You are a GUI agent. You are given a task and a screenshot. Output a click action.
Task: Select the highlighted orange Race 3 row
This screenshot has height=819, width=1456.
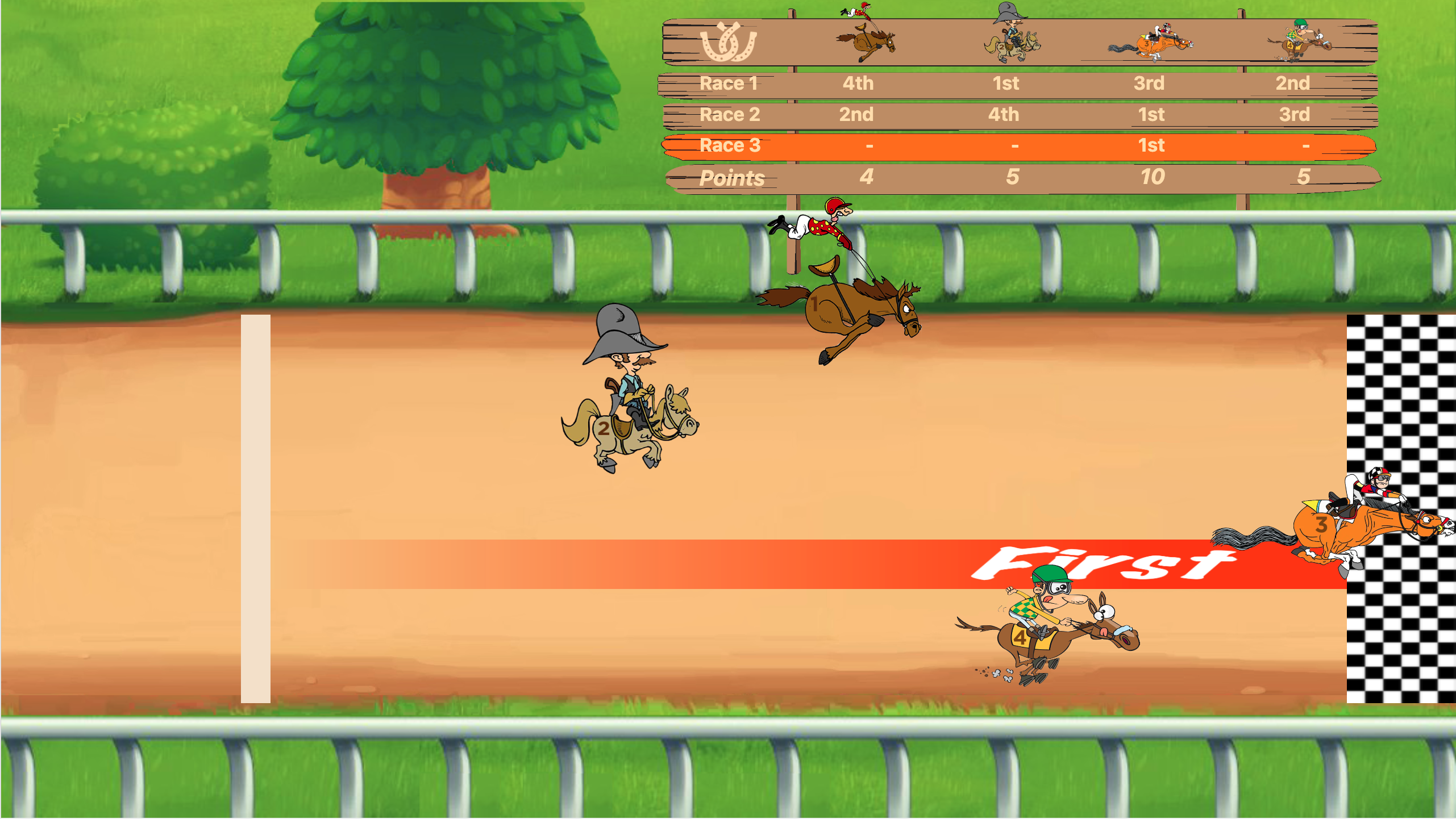[x=731, y=146]
